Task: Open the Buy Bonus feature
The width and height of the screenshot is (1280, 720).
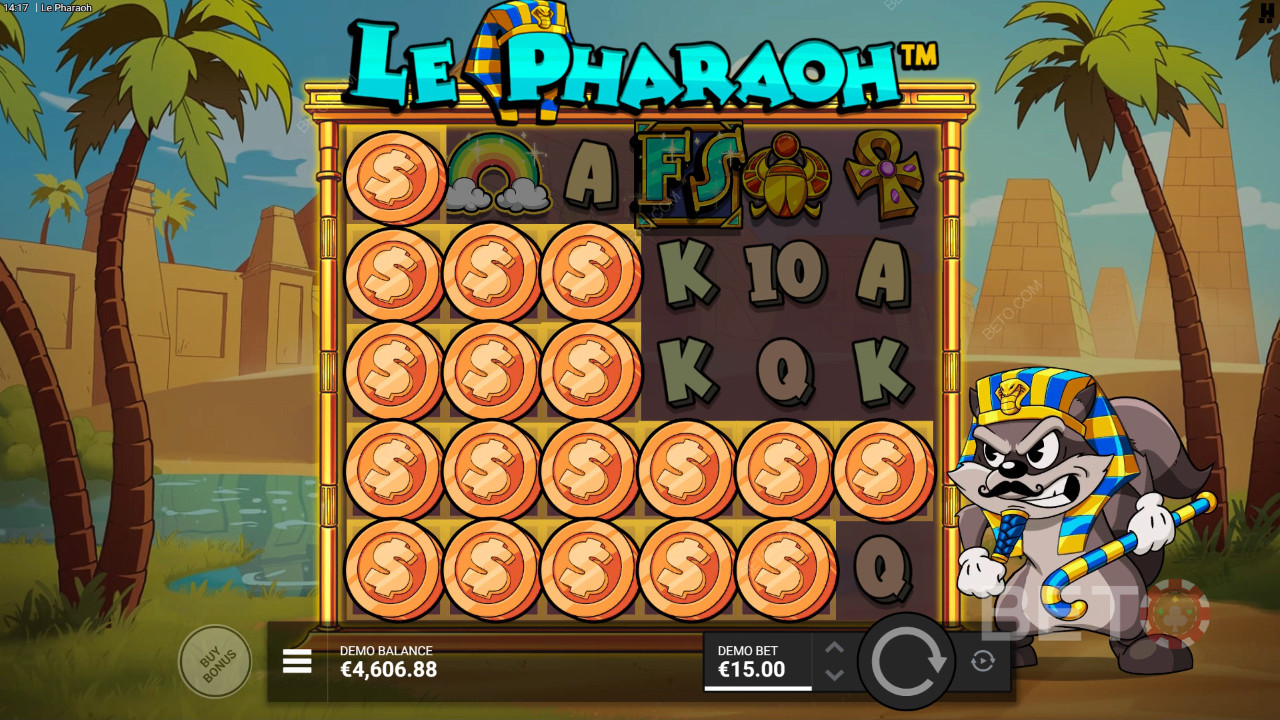Action: [x=214, y=660]
